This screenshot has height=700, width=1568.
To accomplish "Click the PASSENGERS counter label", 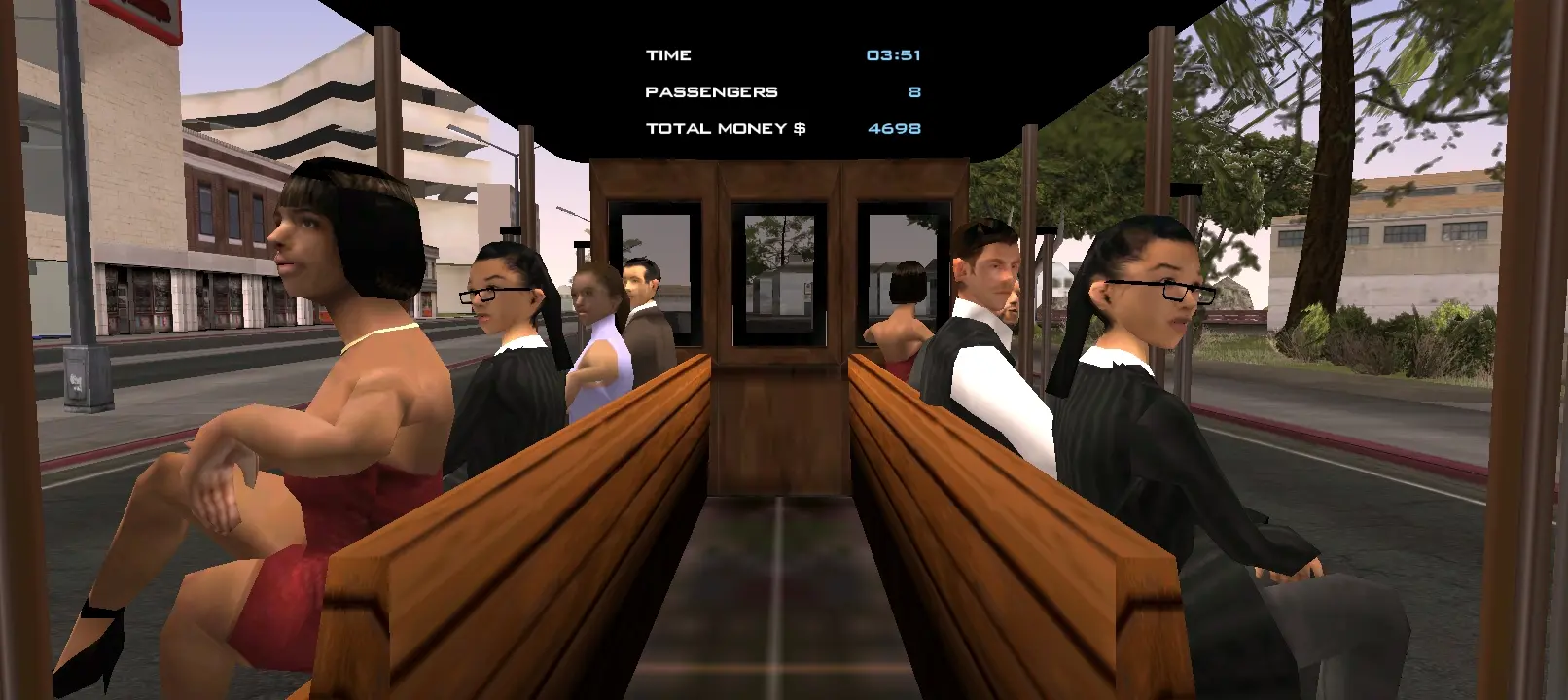I will coord(711,90).
